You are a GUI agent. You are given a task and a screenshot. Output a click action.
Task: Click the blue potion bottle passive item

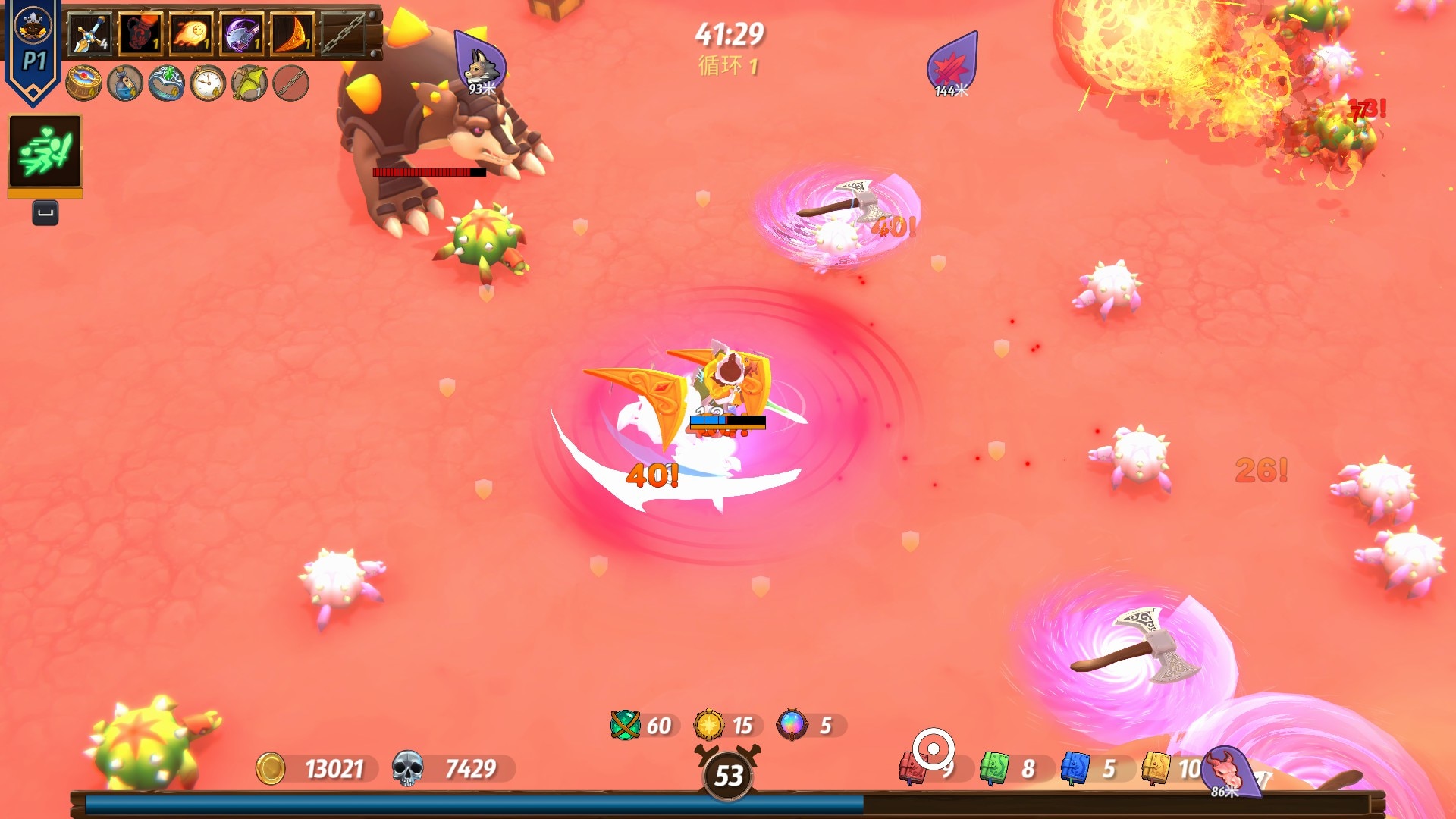125,83
